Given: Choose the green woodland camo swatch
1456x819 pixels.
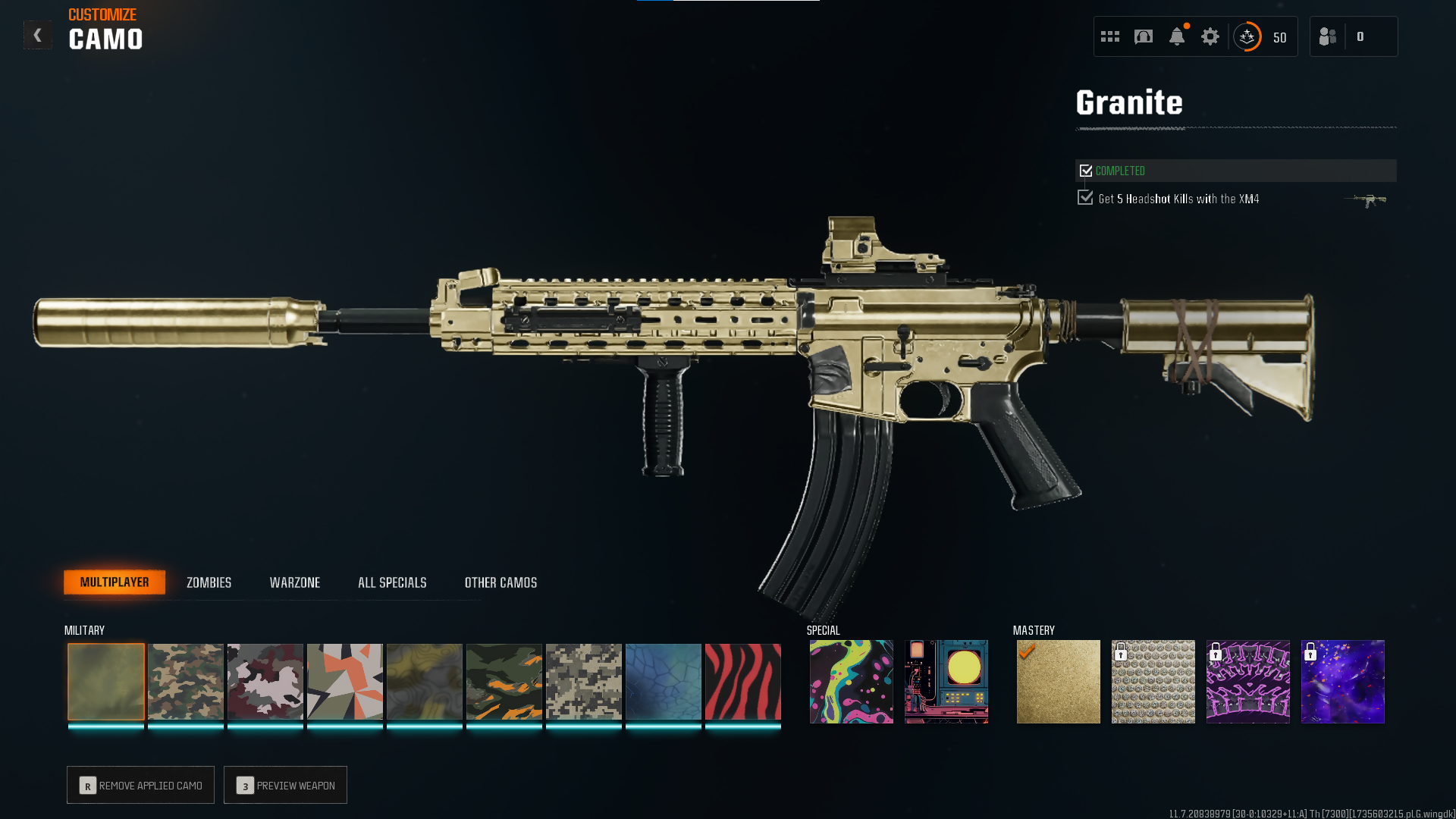Looking at the screenshot, I should tap(186, 682).
